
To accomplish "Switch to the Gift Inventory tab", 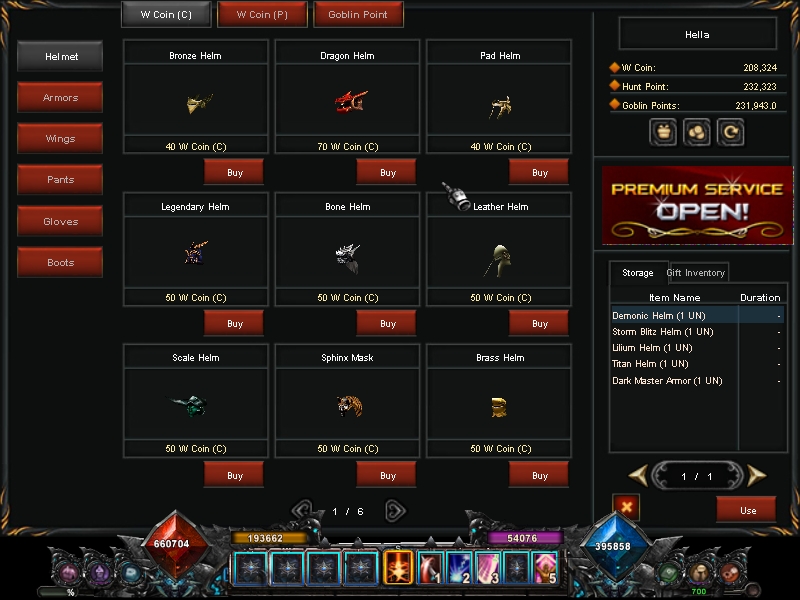I will pos(695,273).
